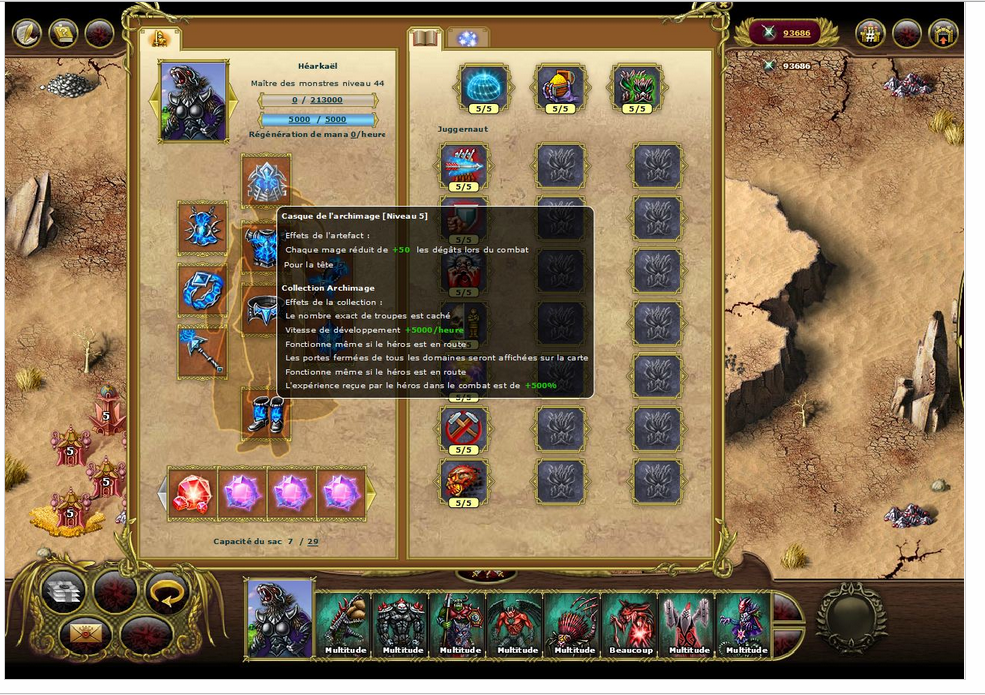
Task: Click the golden return arrow button
Action: pyautogui.click(x=167, y=592)
